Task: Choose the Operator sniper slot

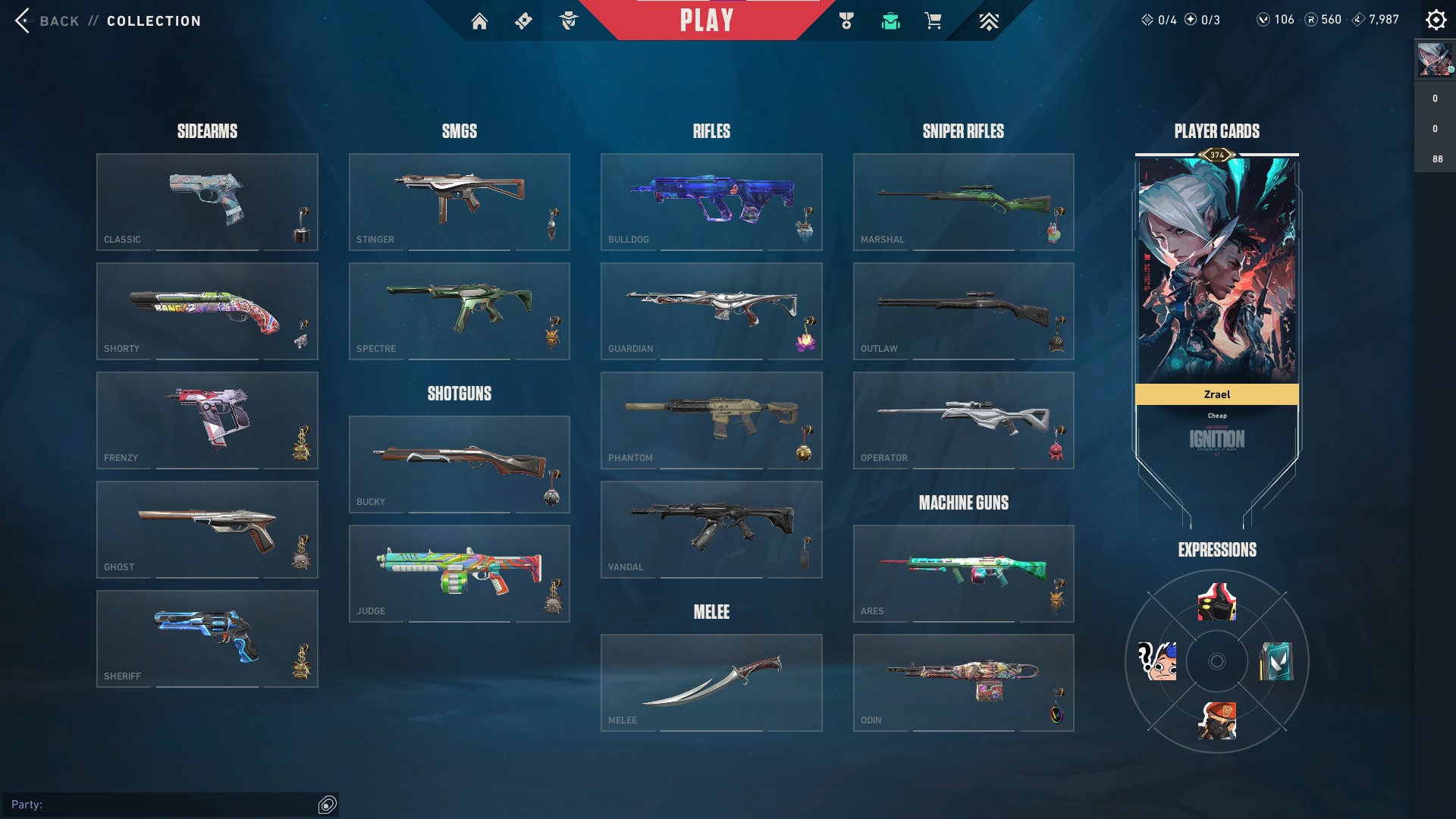Action: [963, 420]
